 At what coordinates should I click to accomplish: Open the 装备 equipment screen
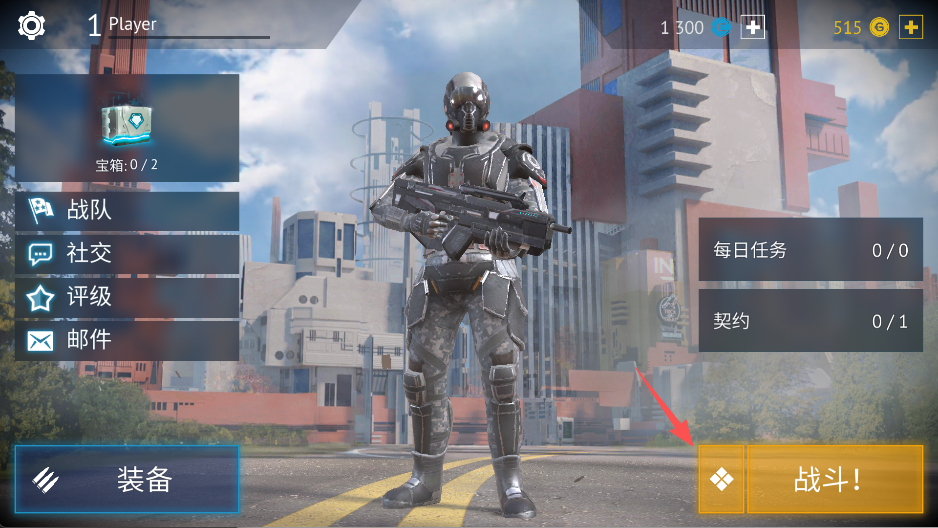coord(127,479)
